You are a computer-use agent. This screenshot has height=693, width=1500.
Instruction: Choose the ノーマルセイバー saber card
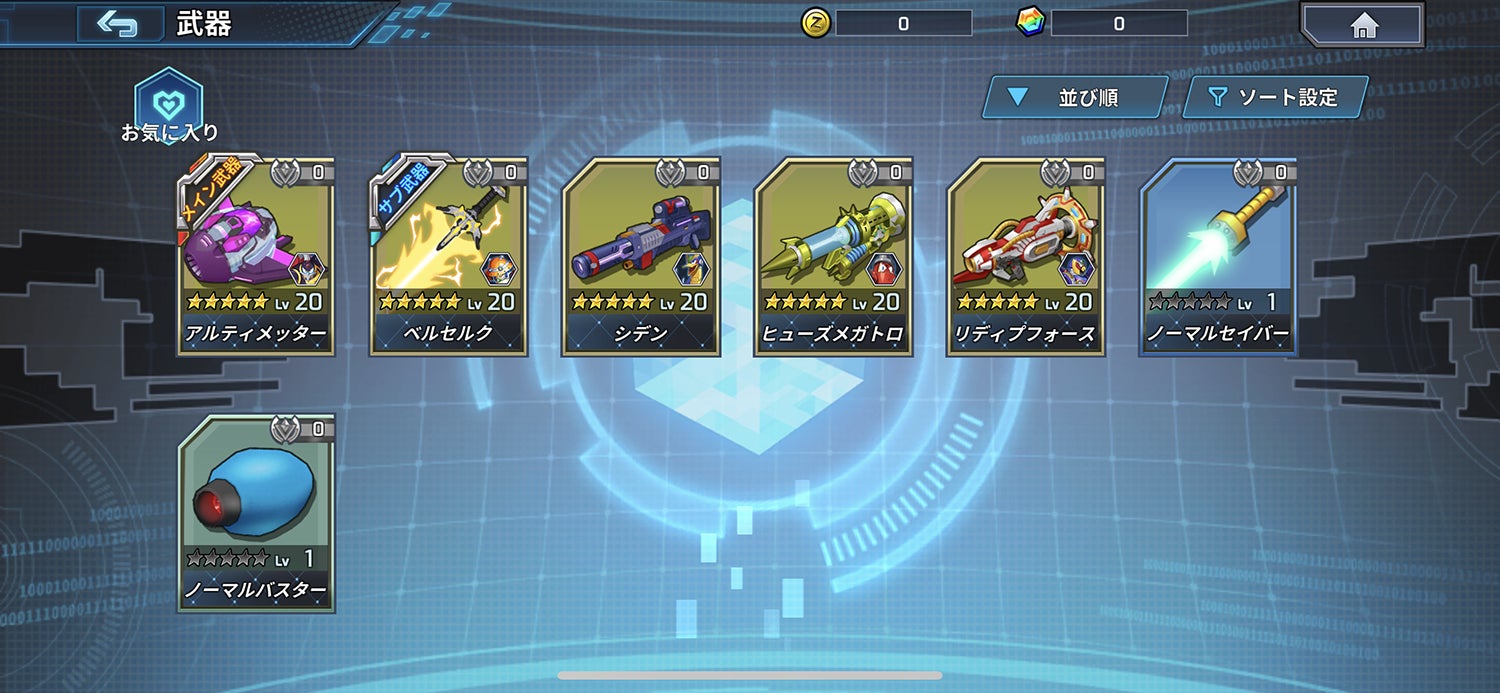1218,257
